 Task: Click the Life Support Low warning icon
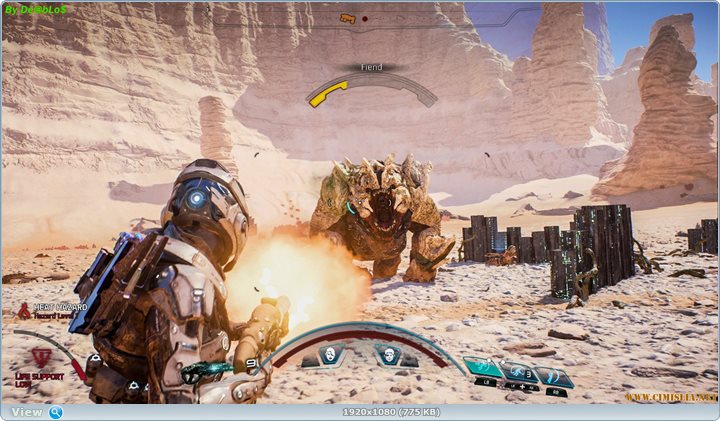(x=41, y=356)
